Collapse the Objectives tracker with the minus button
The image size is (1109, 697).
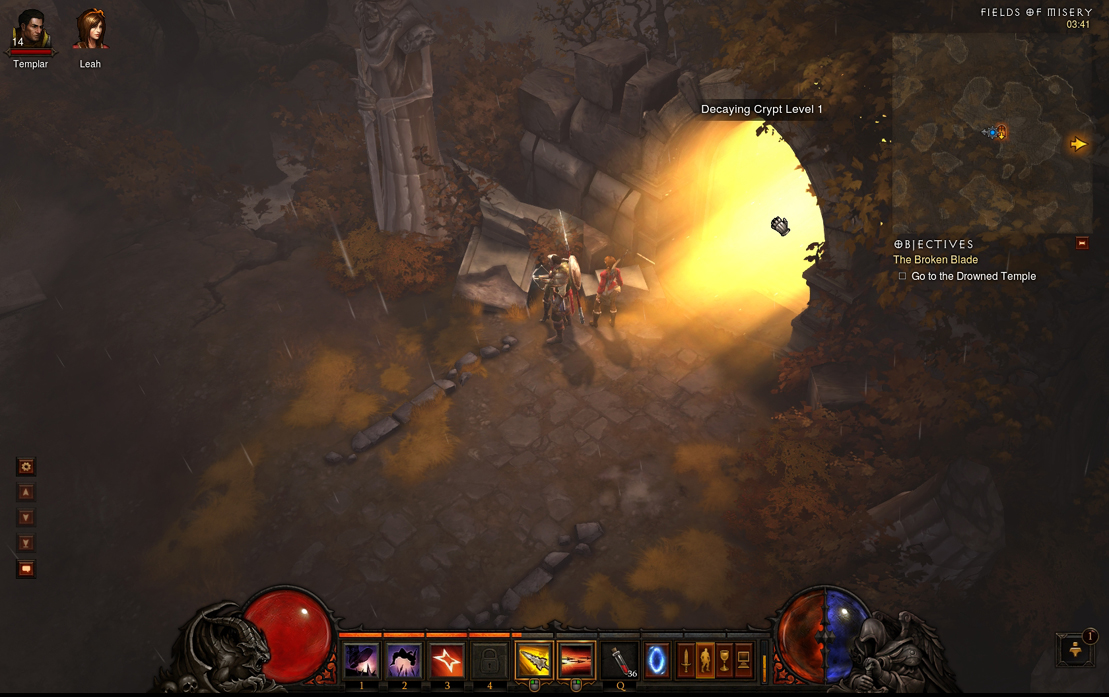point(1081,243)
